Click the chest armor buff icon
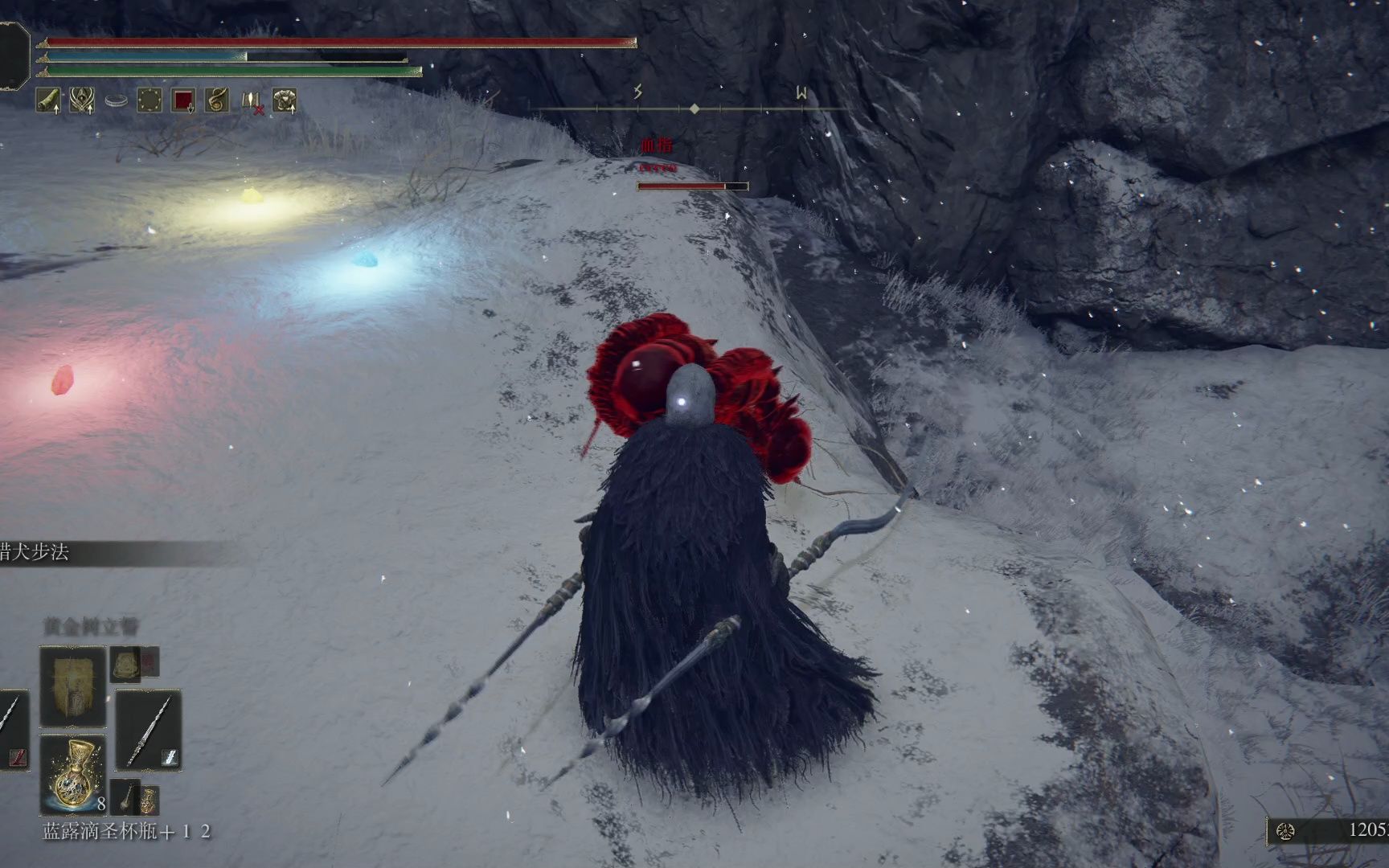1389x868 pixels. coord(285,100)
